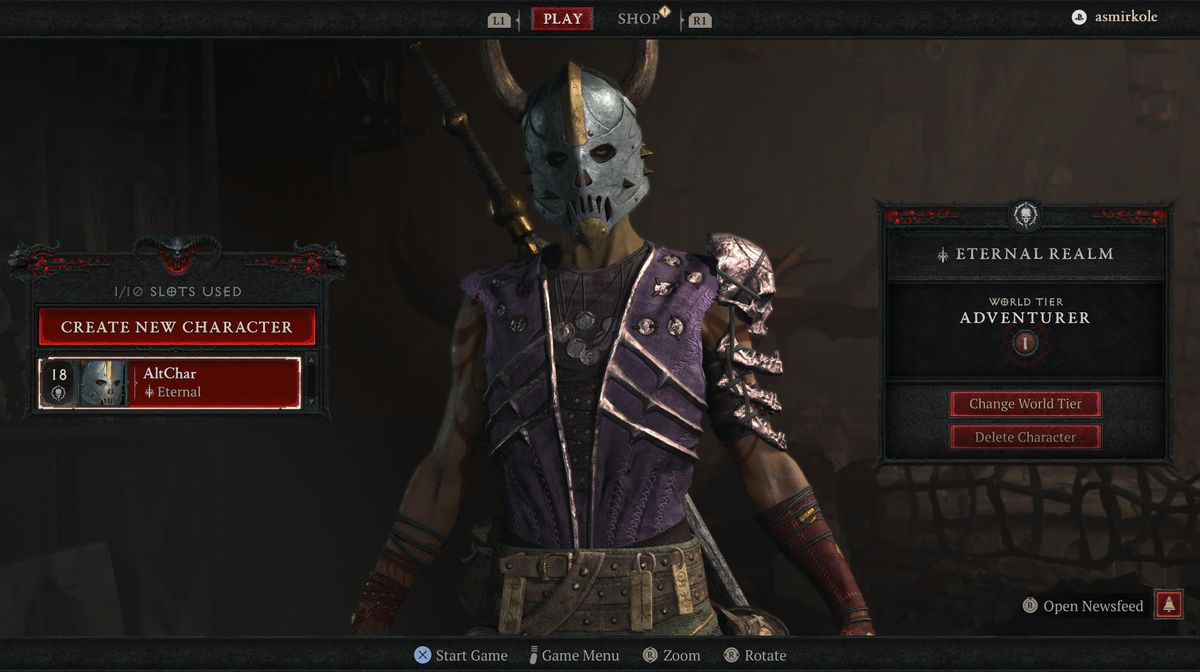1200x672 pixels.
Task: Switch to the PLAY tab
Action: point(562,19)
